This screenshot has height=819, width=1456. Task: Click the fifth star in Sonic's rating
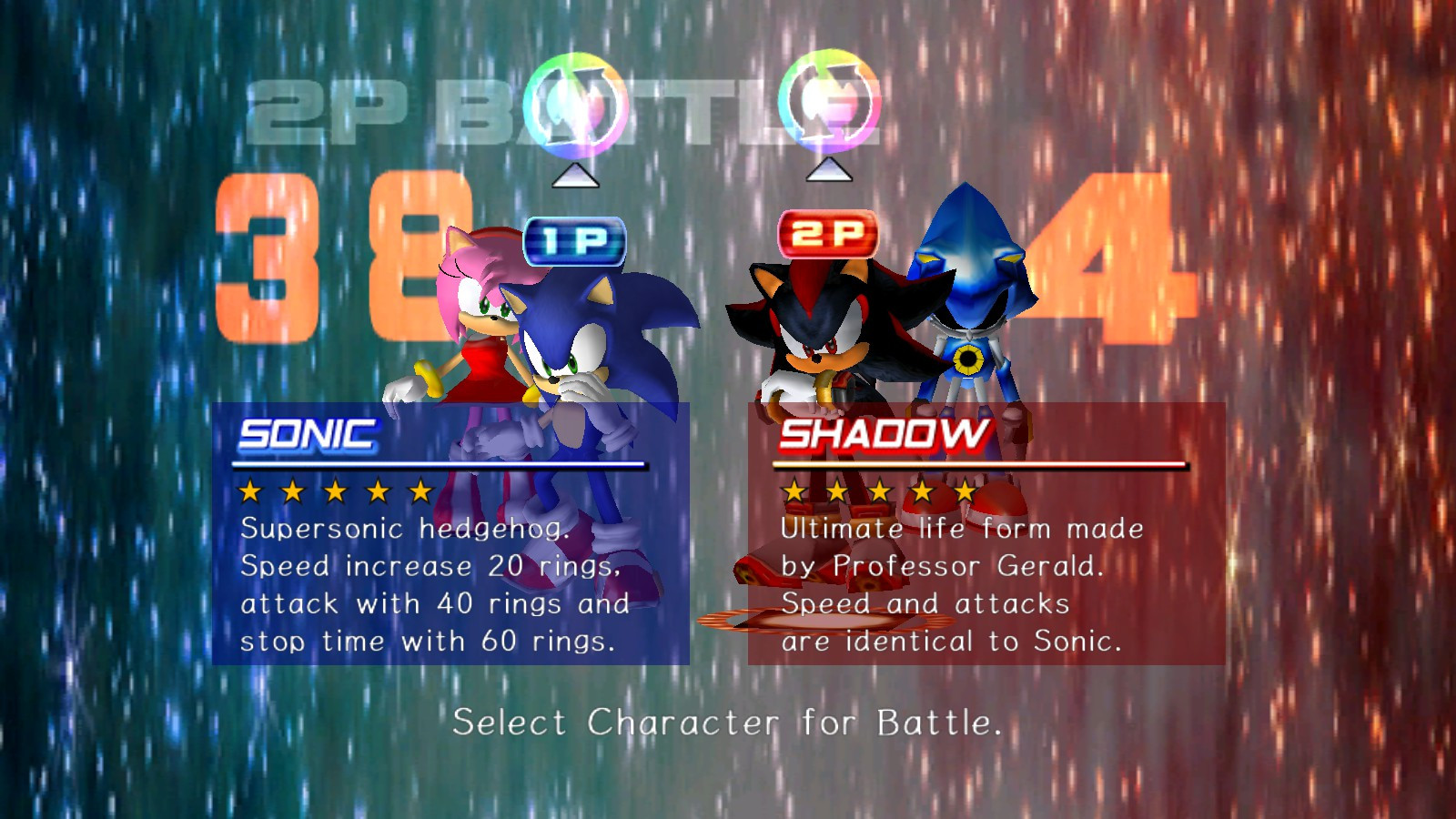coord(419,491)
